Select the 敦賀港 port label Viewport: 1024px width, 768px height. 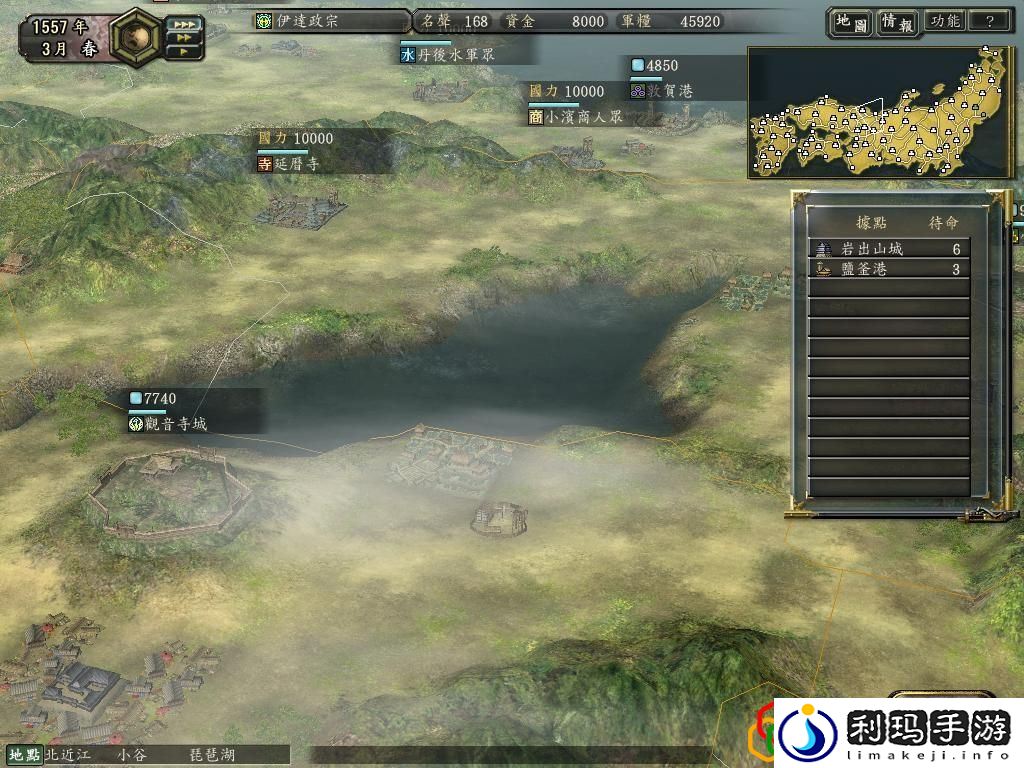[671, 91]
